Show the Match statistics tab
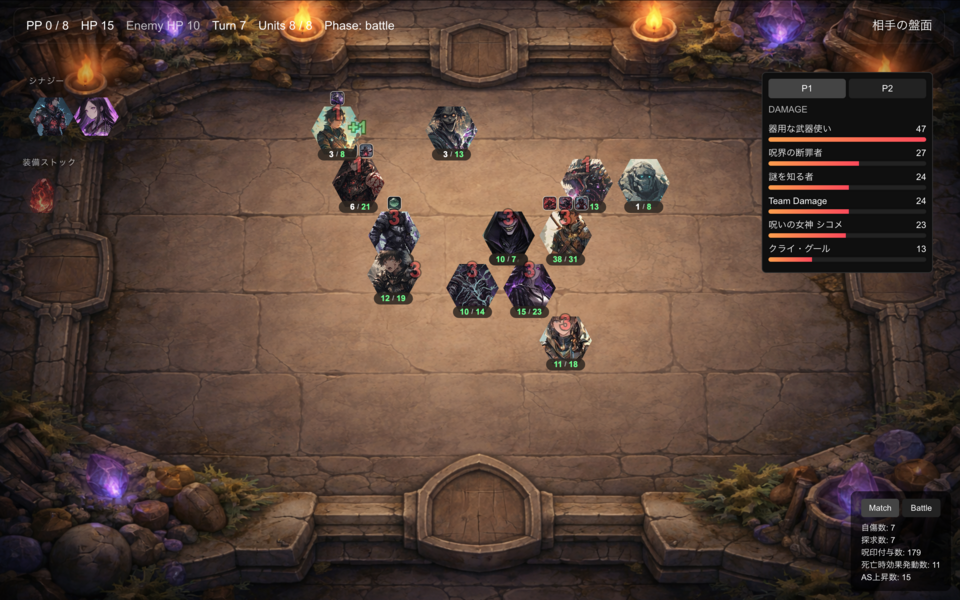The width and height of the screenshot is (960, 600). pos(880,508)
